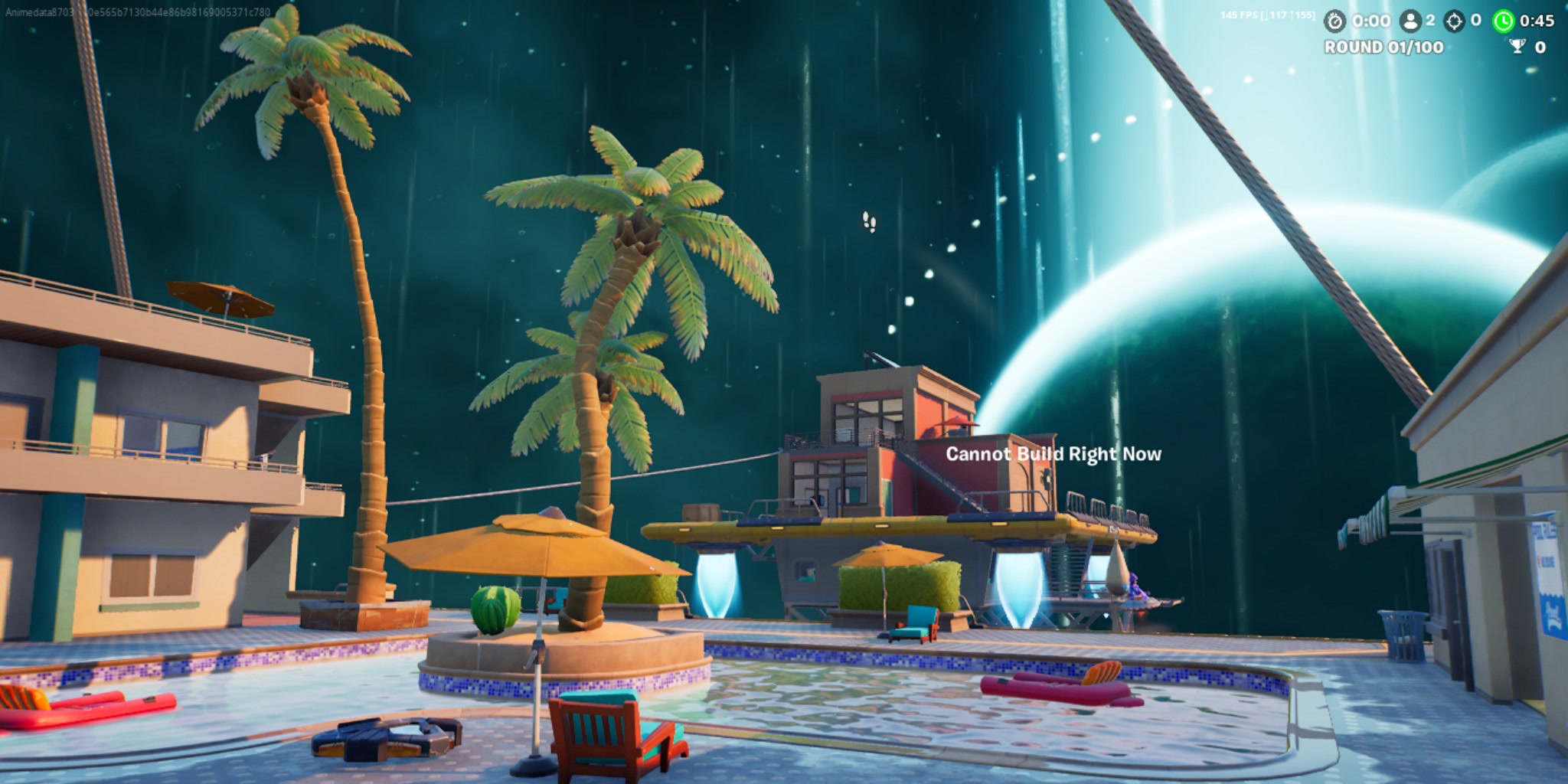The height and width of the screenshot is (784, 1568).
Task: Click the supply crate near the platform edge
Action: pyautogui.click(x=701, y=511)
